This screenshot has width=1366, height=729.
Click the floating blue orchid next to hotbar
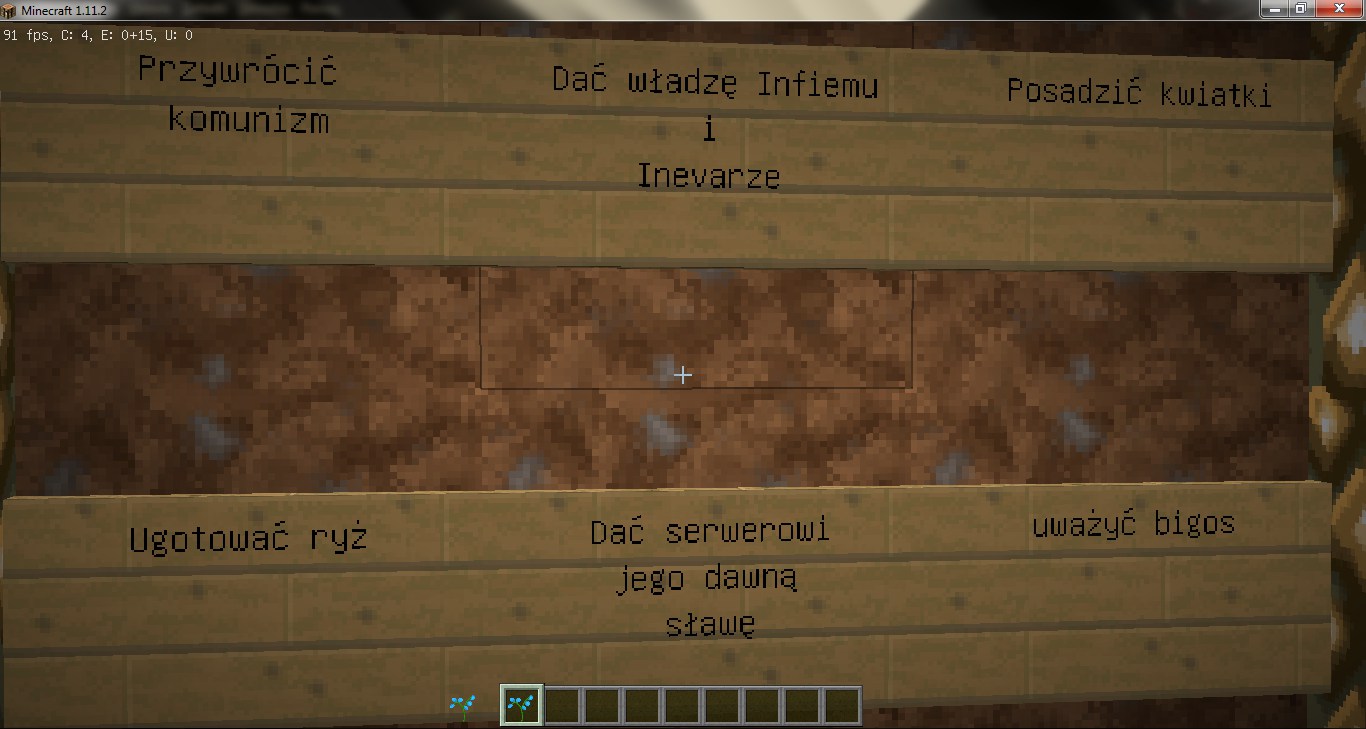tap(463, 704)
